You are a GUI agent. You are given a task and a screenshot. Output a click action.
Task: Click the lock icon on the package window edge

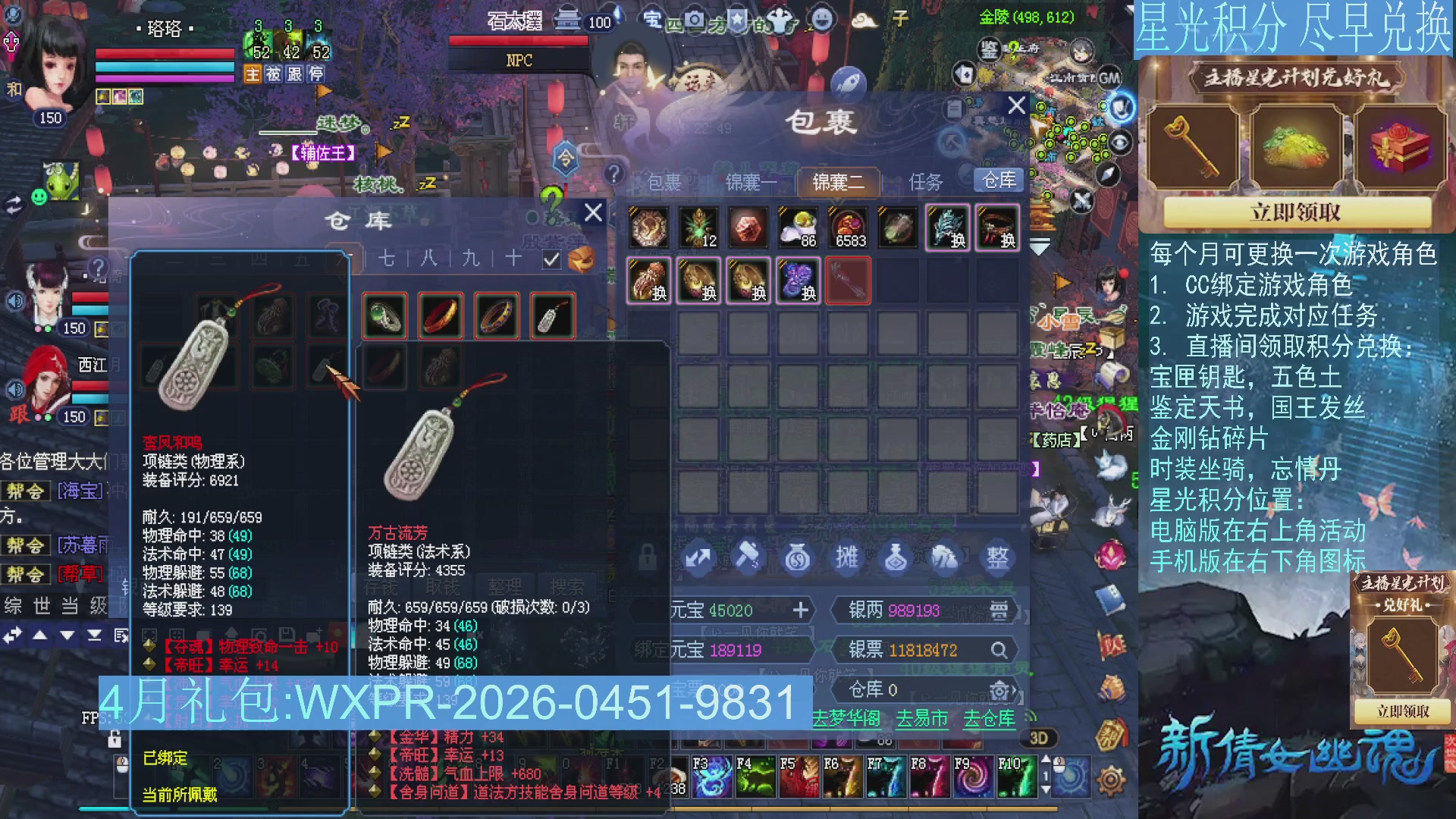tap(647, 557)
